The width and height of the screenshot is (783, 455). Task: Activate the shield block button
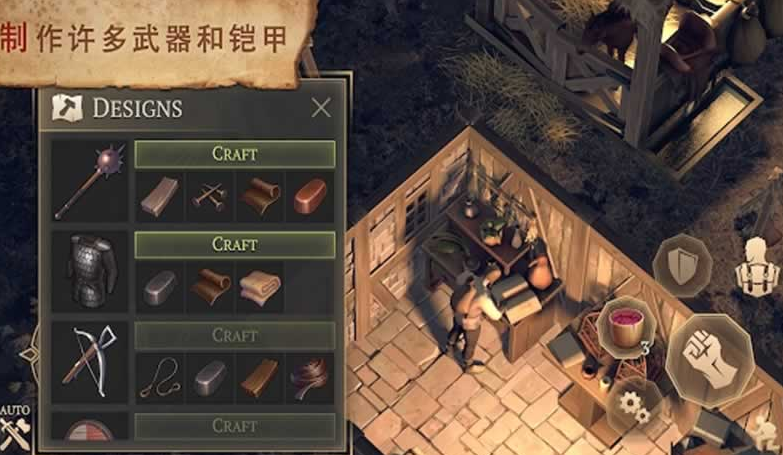click(x=682, y=264)
